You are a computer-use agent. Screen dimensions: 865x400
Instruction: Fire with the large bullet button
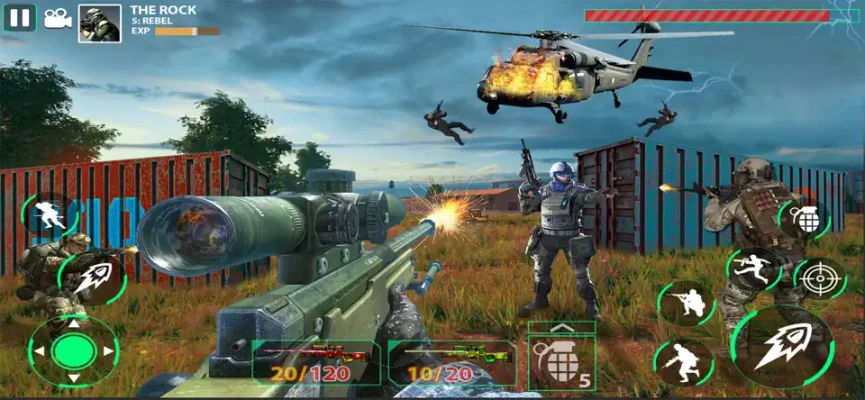tap(783, 346)
